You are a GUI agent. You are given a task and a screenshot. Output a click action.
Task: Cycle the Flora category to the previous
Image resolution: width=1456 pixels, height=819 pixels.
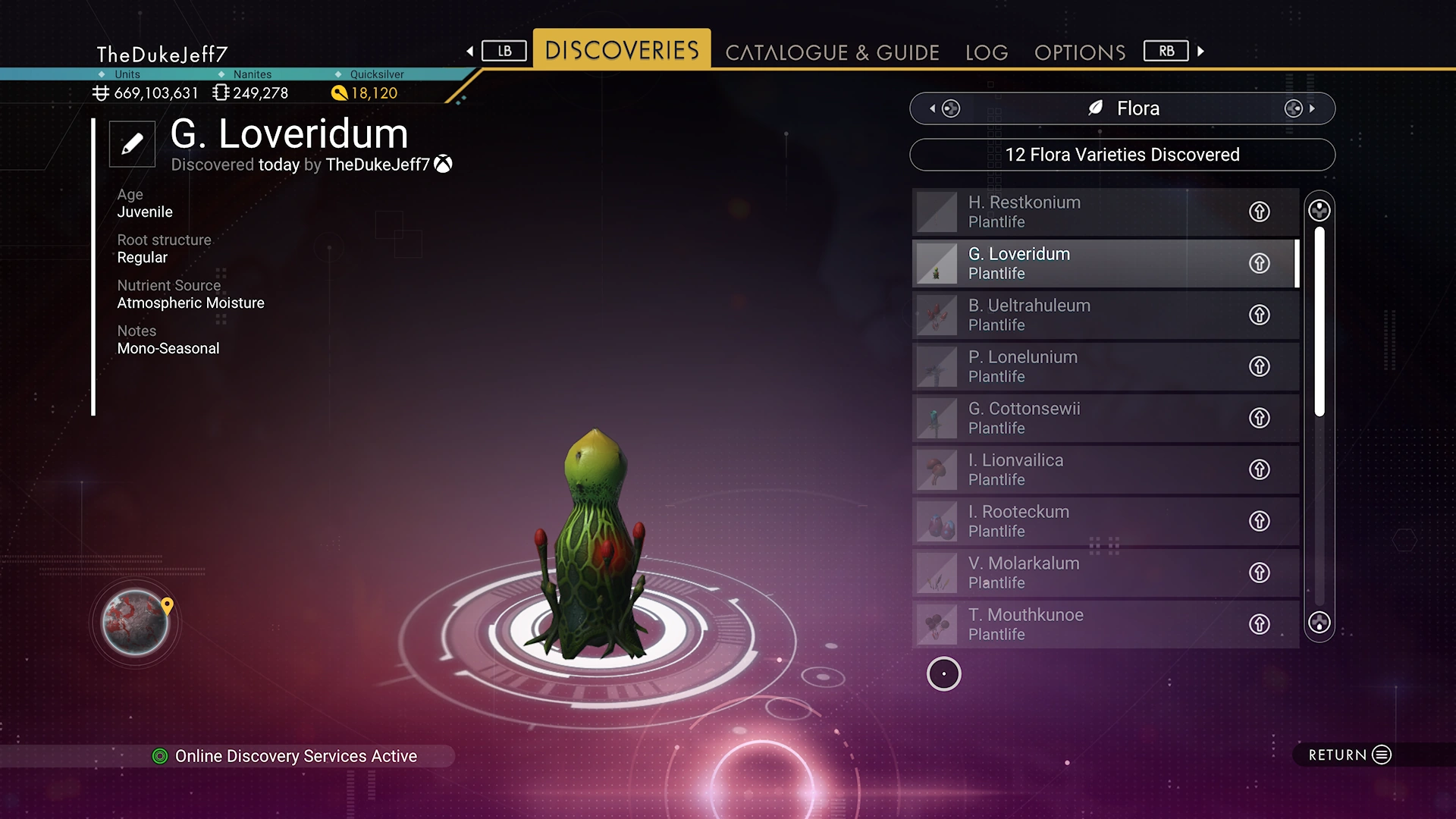pyautogui.click(x=945, y=108)
